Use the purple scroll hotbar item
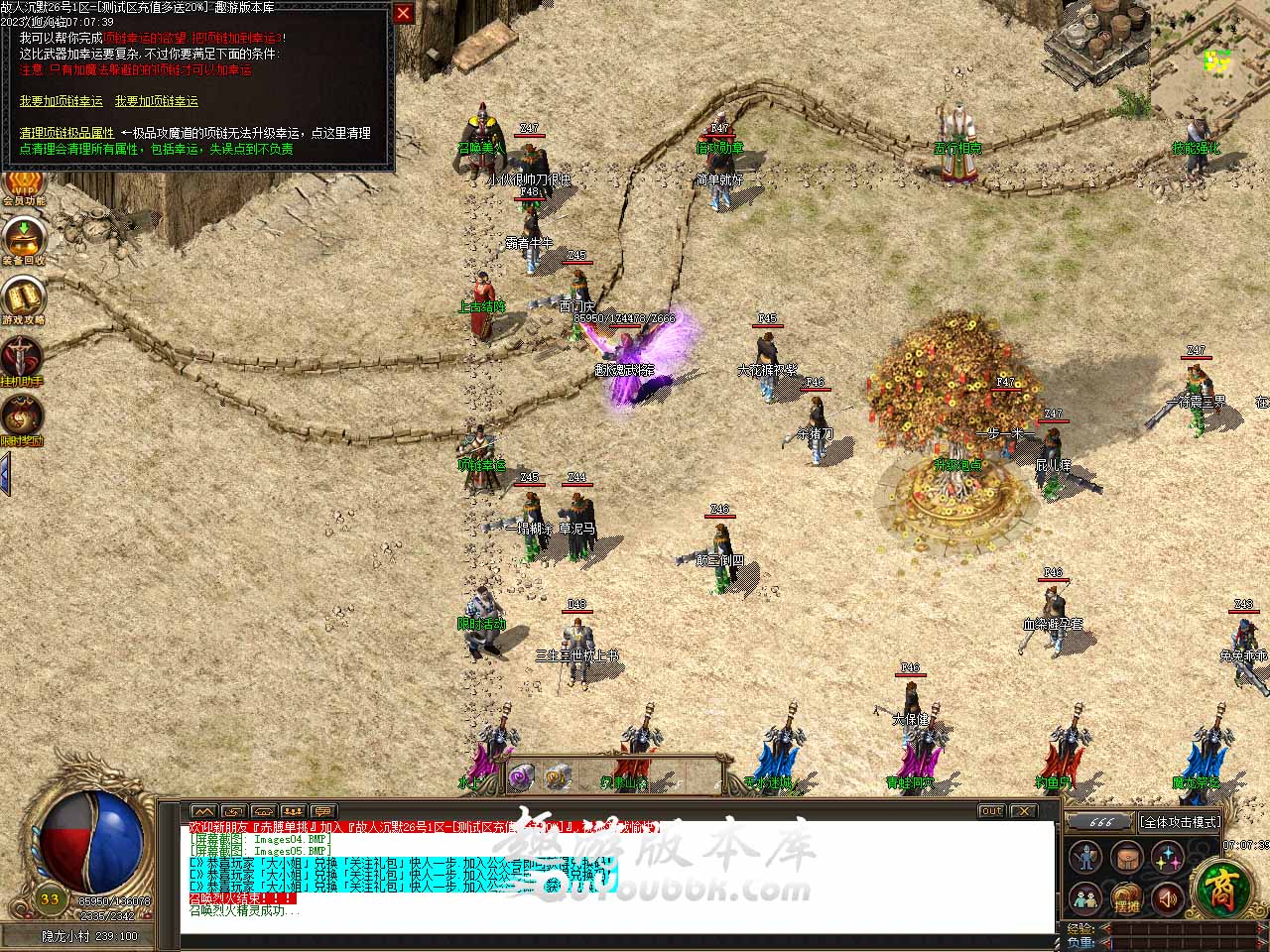 coord(521,777)
